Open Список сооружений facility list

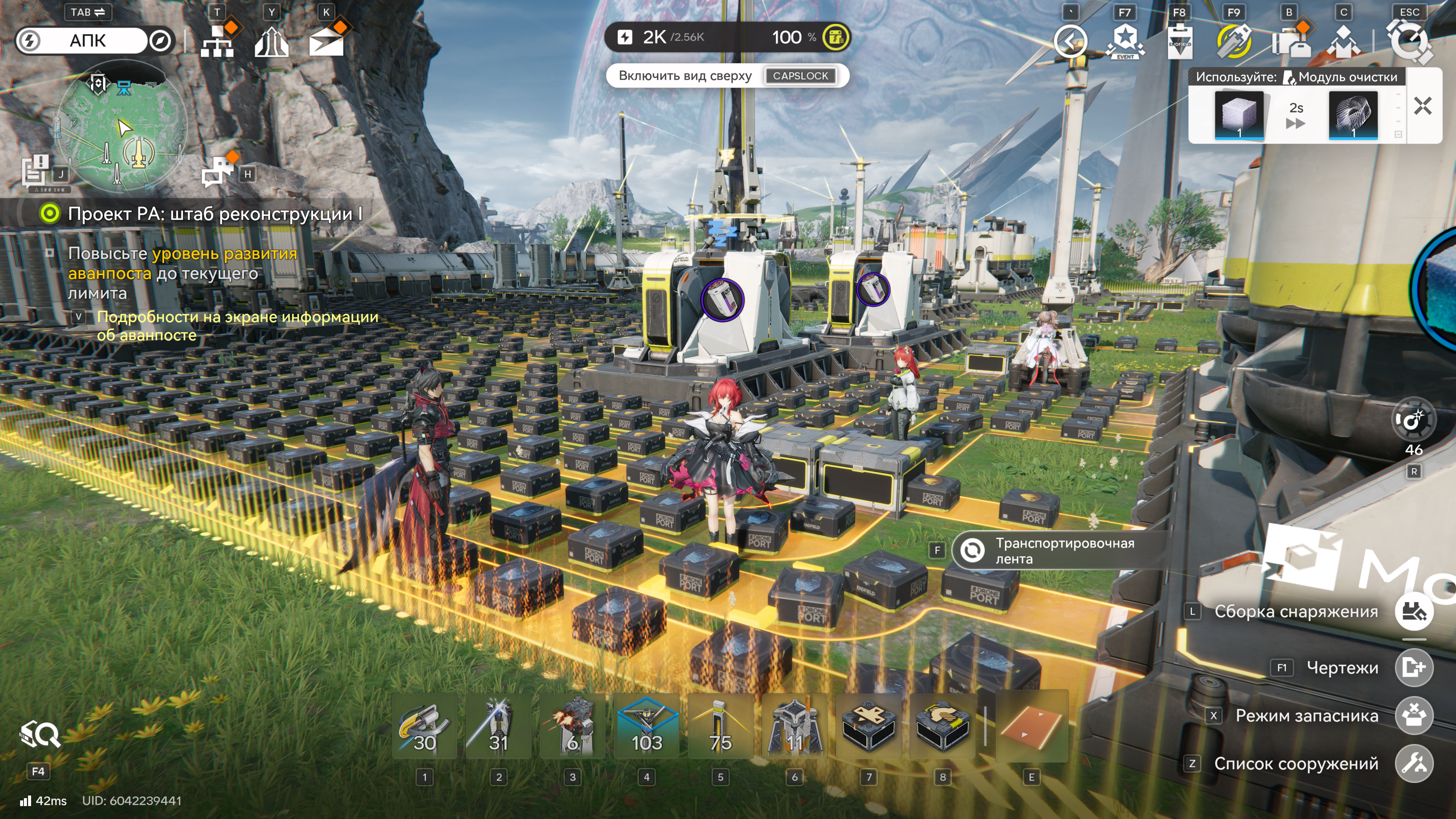point(1414,764)
